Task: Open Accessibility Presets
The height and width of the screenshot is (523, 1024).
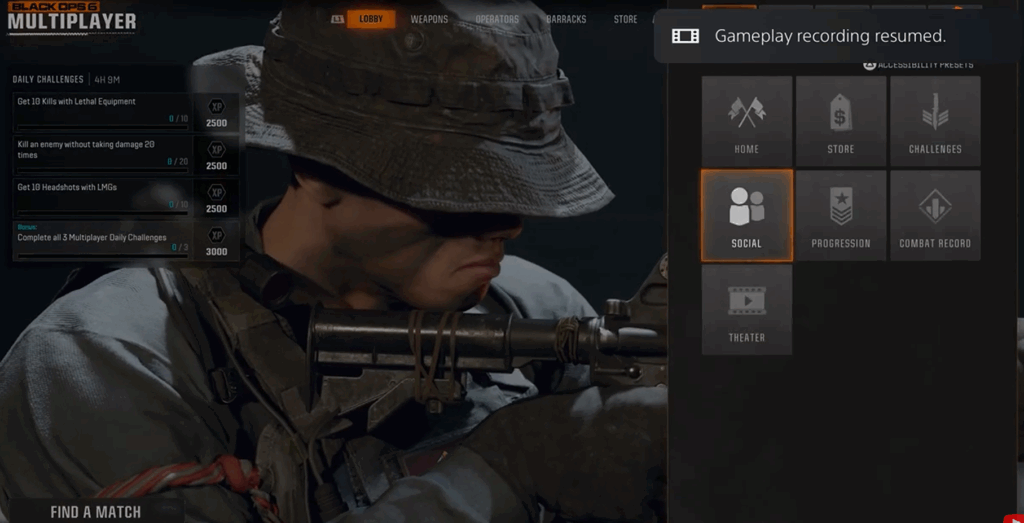Action: click(x=918, y=65)
